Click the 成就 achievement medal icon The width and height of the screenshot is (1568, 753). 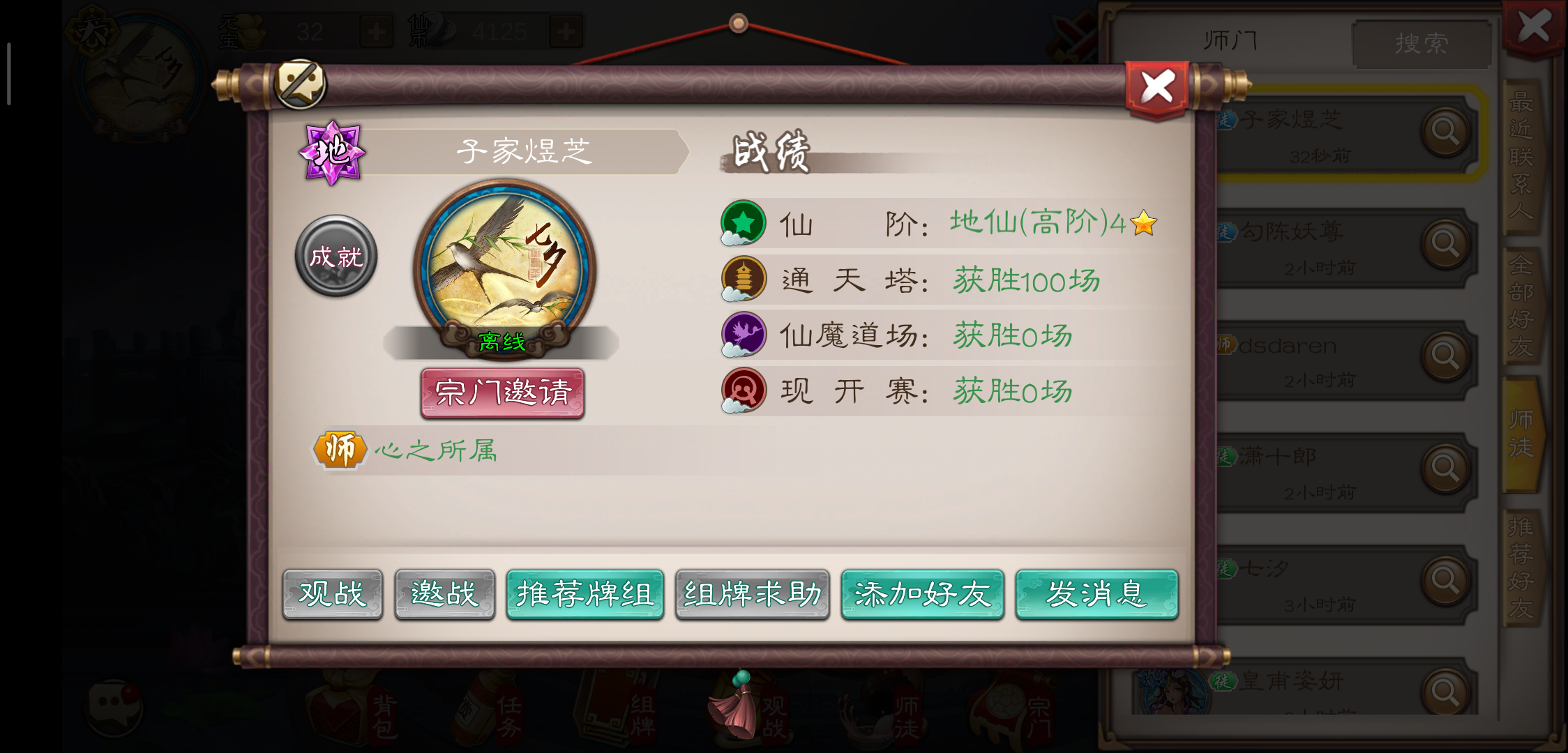pyautogui.click(x=336, y=256)
